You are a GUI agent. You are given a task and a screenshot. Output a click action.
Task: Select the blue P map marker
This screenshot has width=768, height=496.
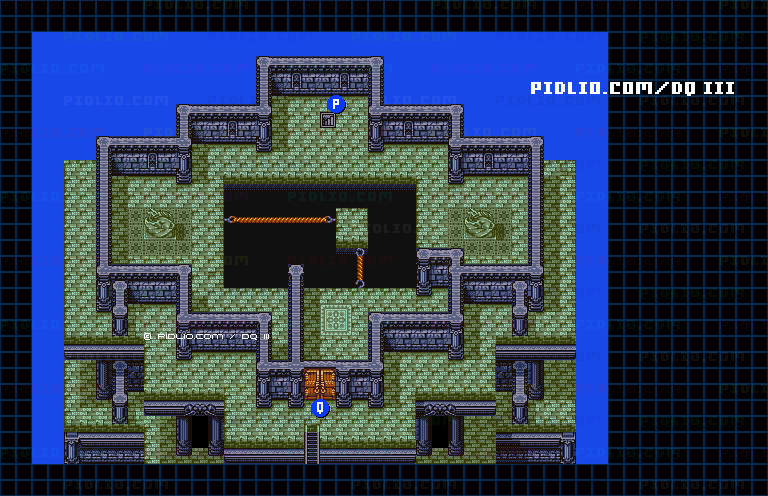coord(336,104)
